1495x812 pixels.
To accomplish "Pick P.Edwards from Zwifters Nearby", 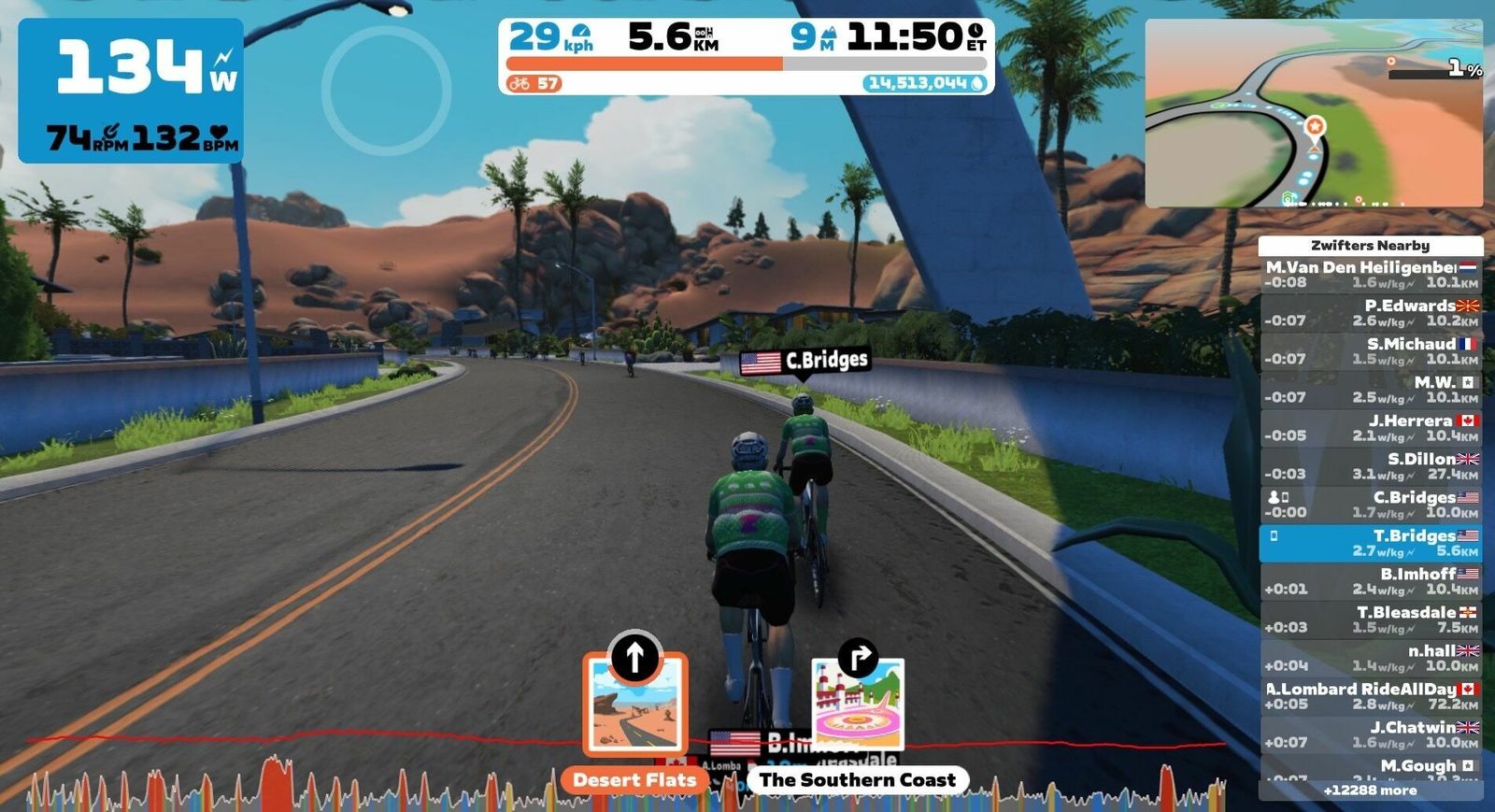I will pos(1370,313).
